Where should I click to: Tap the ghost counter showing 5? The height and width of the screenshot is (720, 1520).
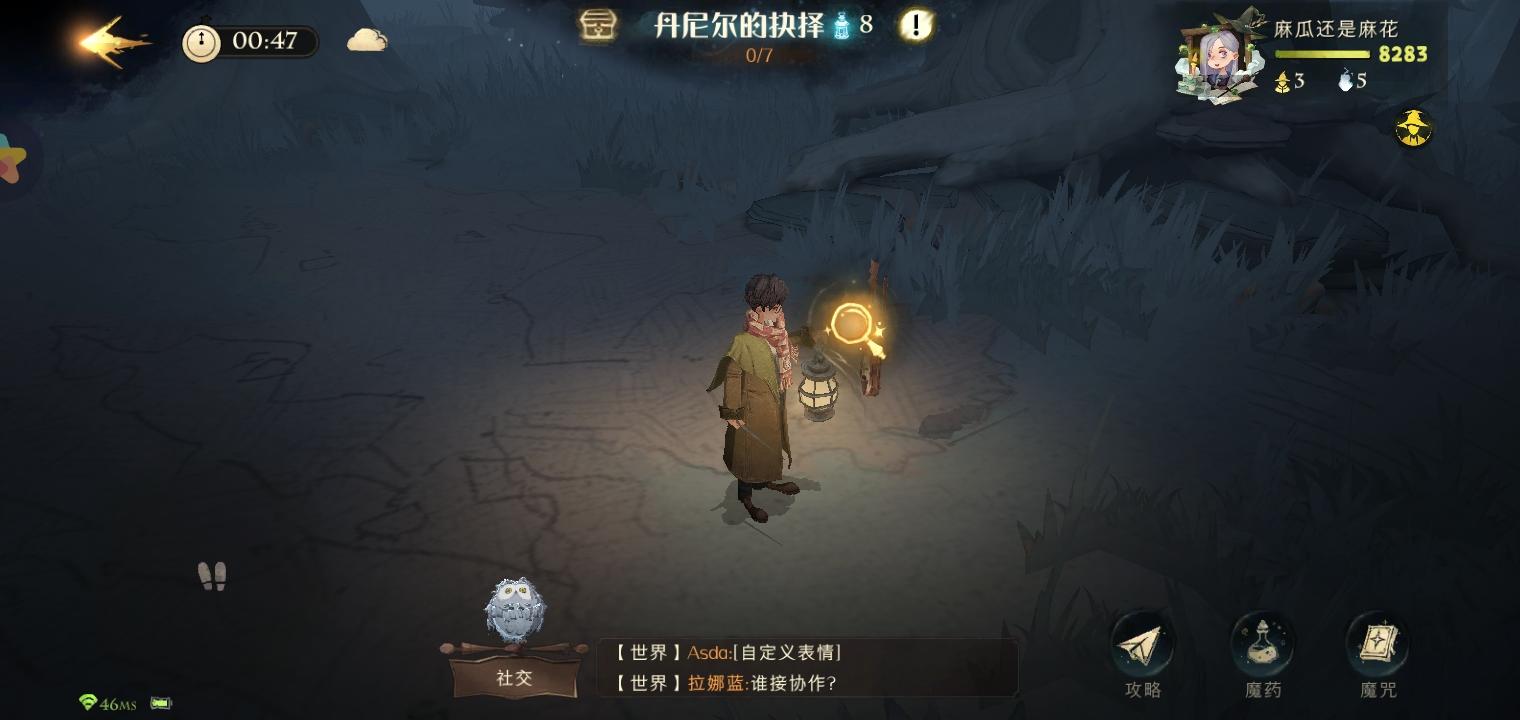[1352, 81]
